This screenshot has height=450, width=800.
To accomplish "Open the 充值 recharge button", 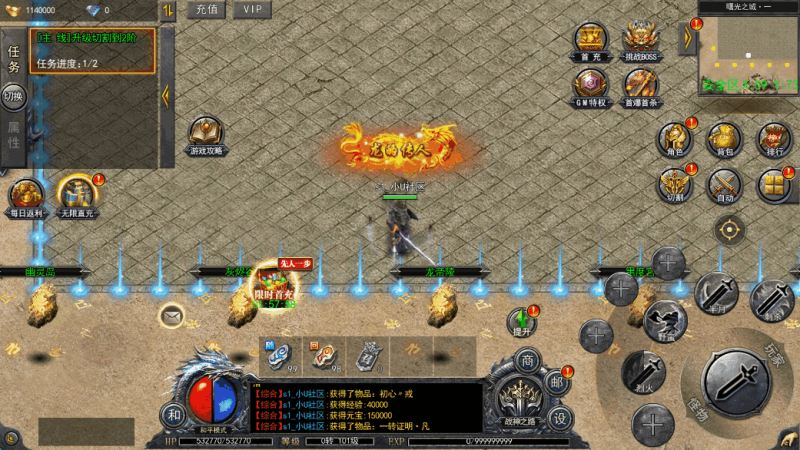I will point(207,10).
